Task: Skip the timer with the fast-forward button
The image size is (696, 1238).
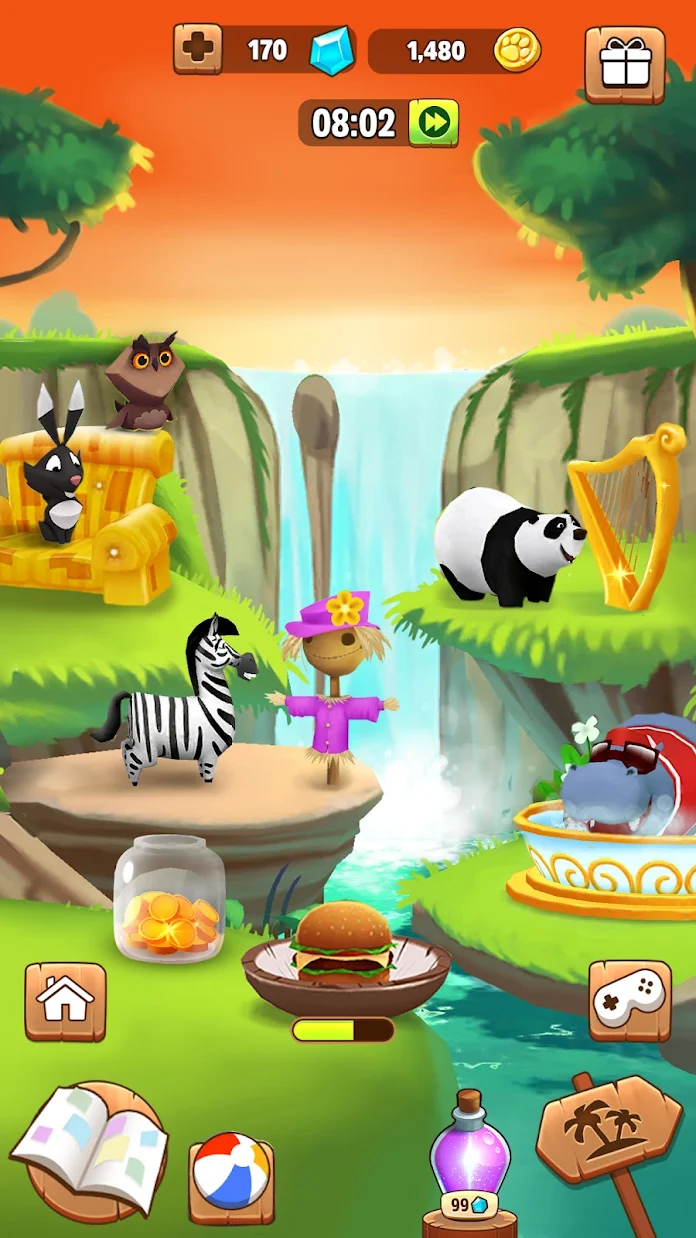Action: (x=433, y=123)
